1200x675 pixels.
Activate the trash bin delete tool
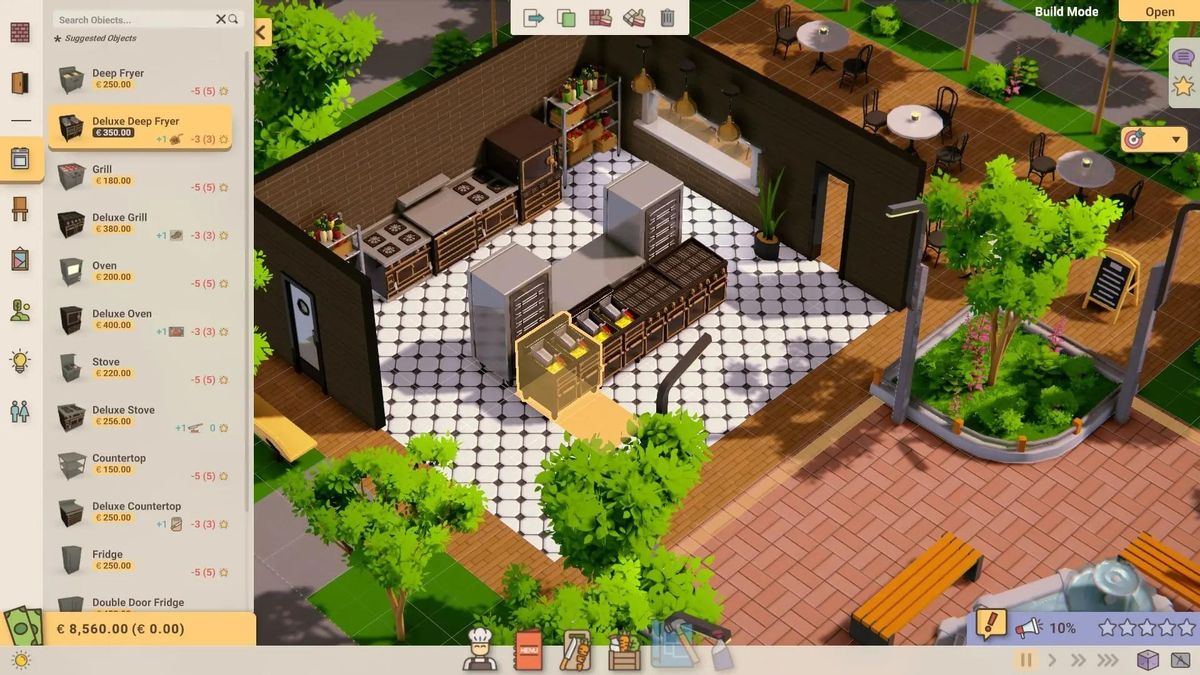pos(668,17)
